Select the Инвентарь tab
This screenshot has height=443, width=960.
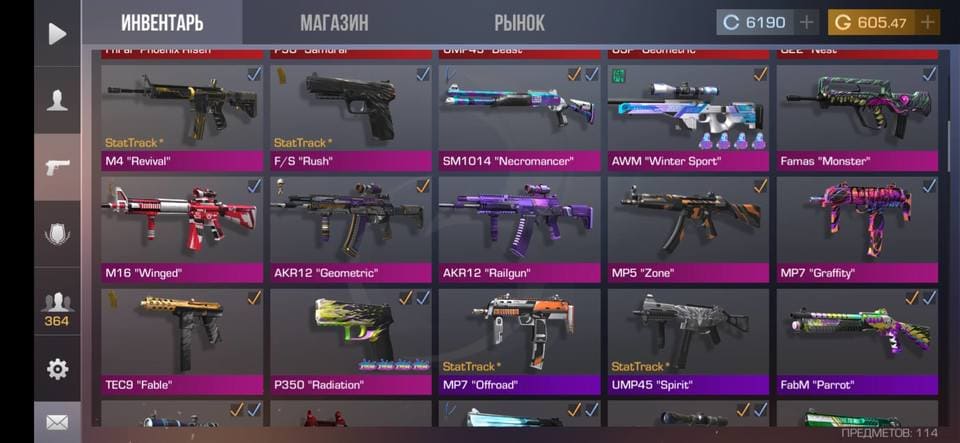click(x=162, y=22)
